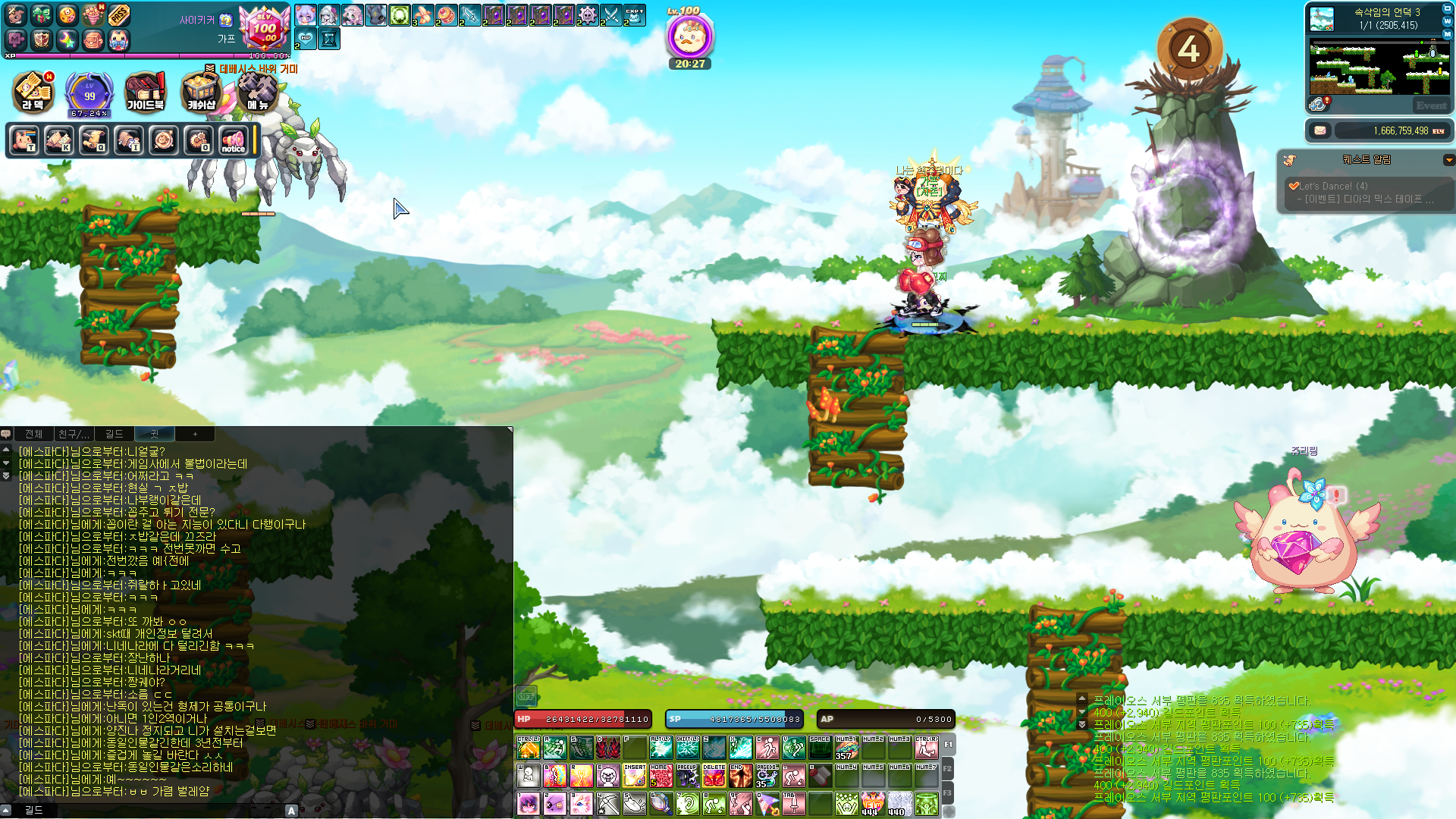Add a new chat tab with plus
1456x819 pixels.
195,434
